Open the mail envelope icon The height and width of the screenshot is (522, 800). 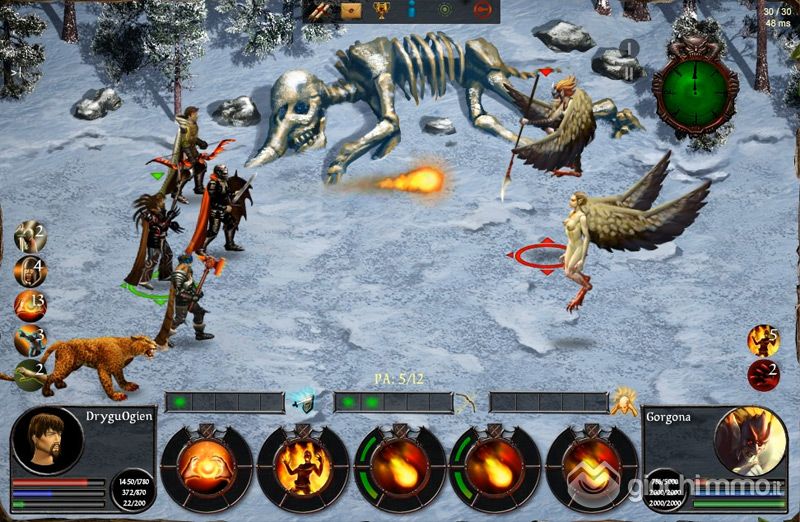pyautogui.click(x=350, y=11)
